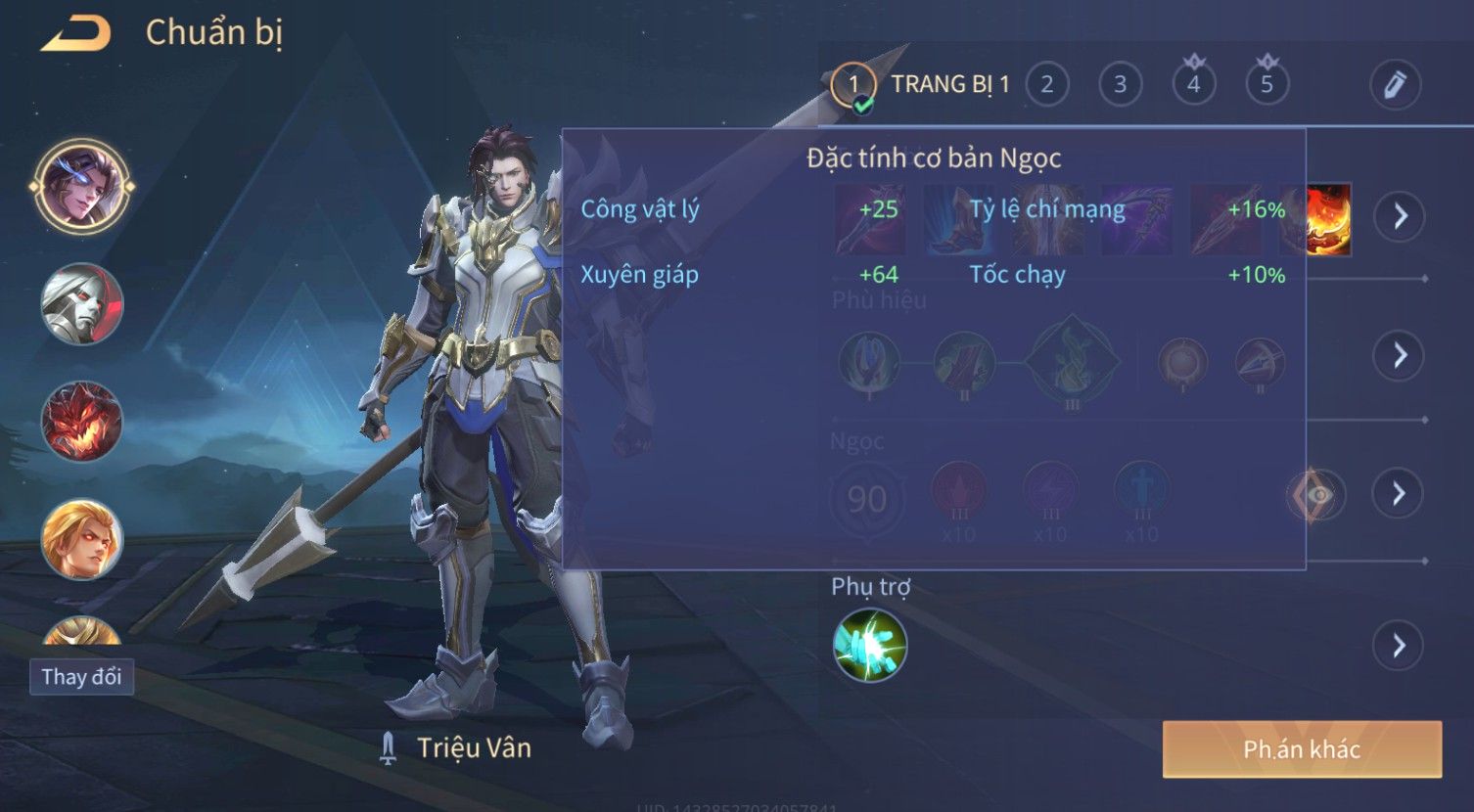Go back using the return arrow
Image resolution: width=1474 pixels, height=812 pixels.
click(x=75, y=34)
